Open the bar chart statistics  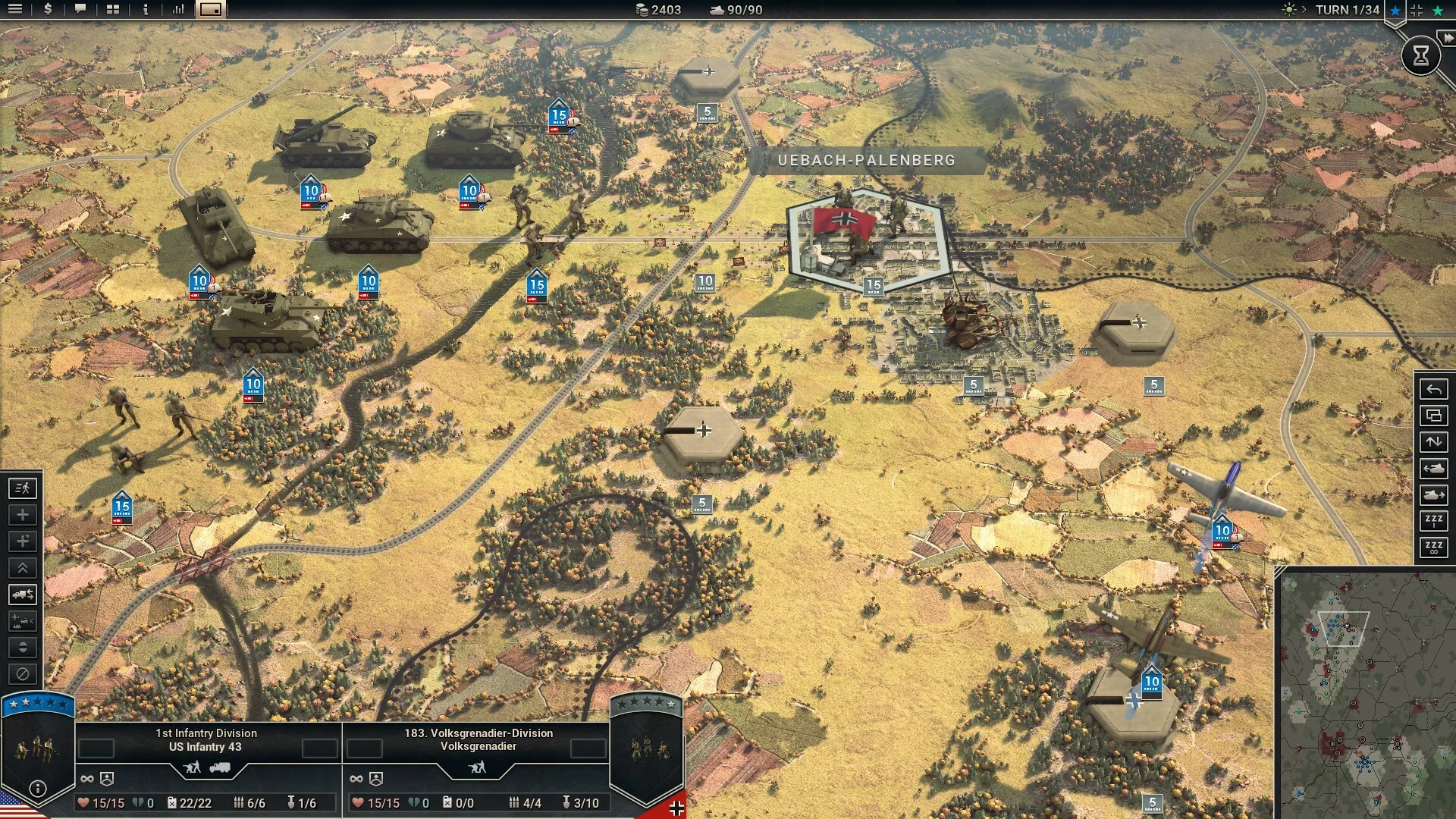pos(178,9)
